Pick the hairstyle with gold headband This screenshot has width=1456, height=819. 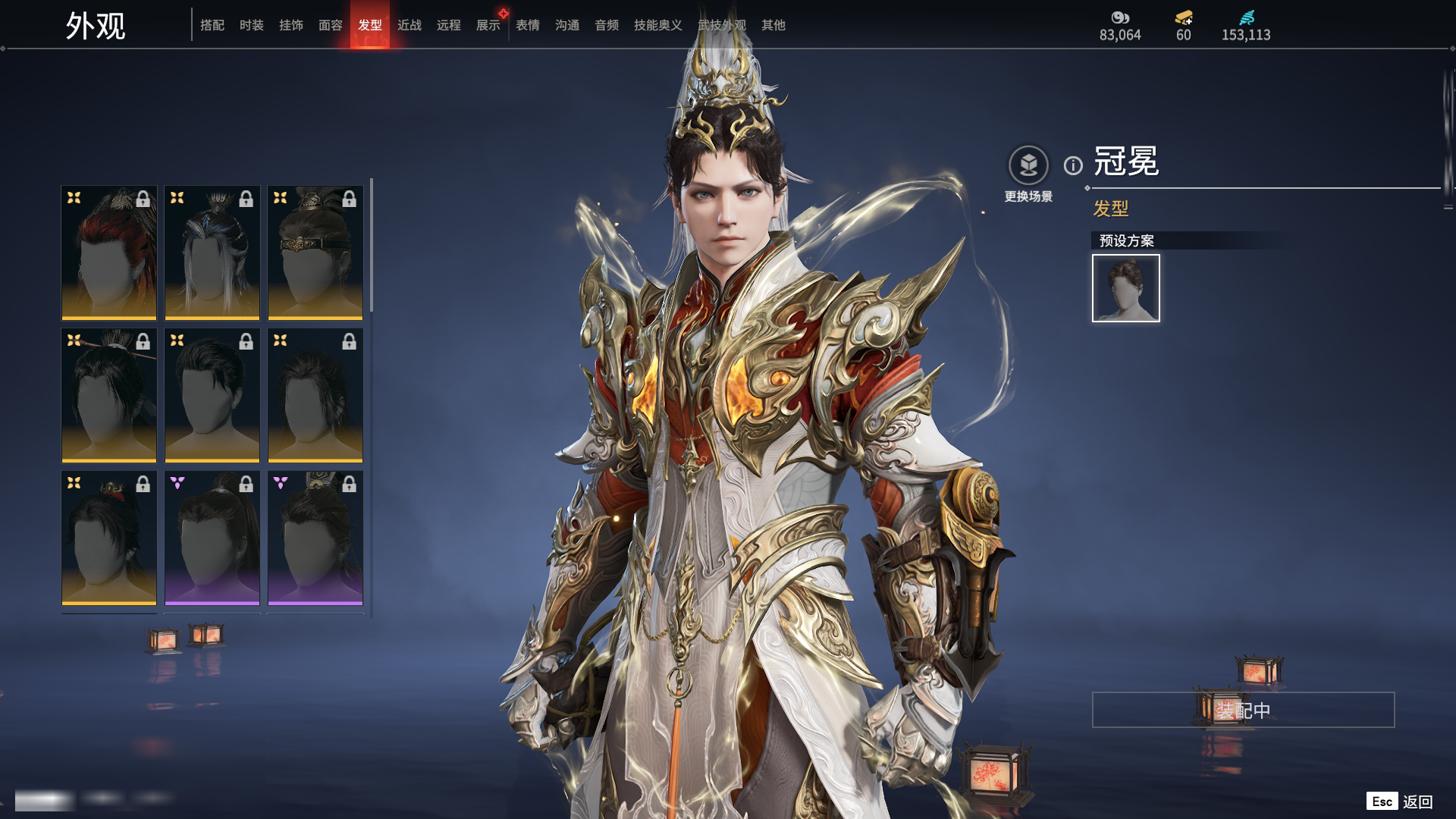pyautogui.click(x=315, y=253)
